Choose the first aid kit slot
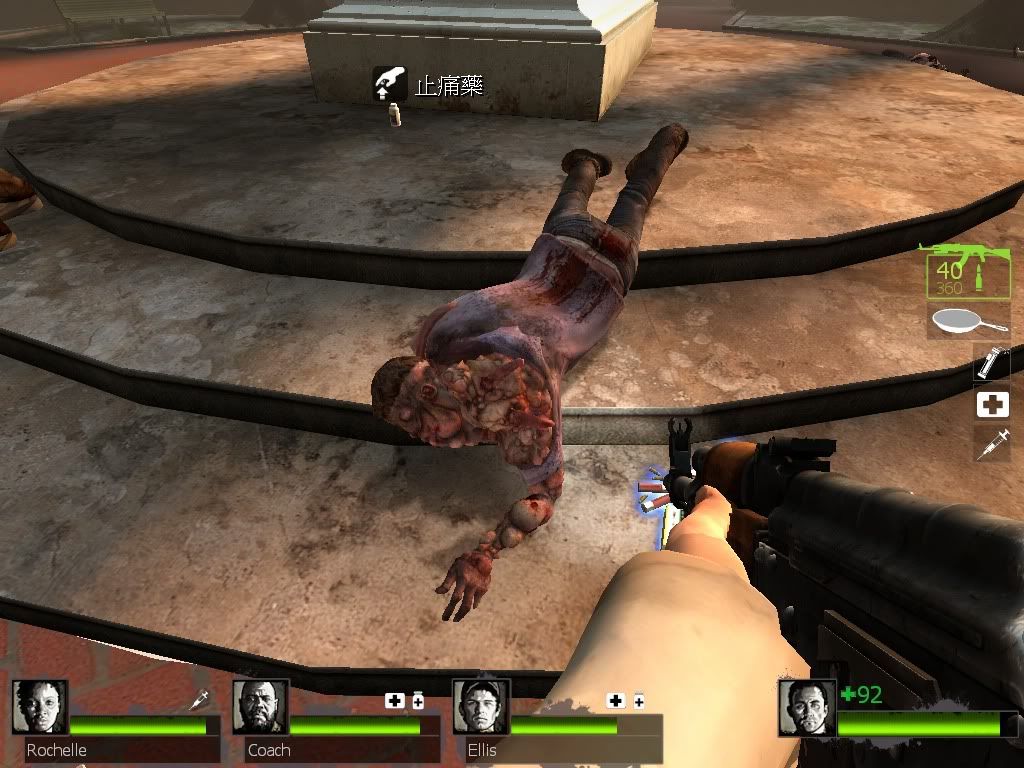Image resolution: width=1024 pixels, height=768 pixels. tap(991, 404)
